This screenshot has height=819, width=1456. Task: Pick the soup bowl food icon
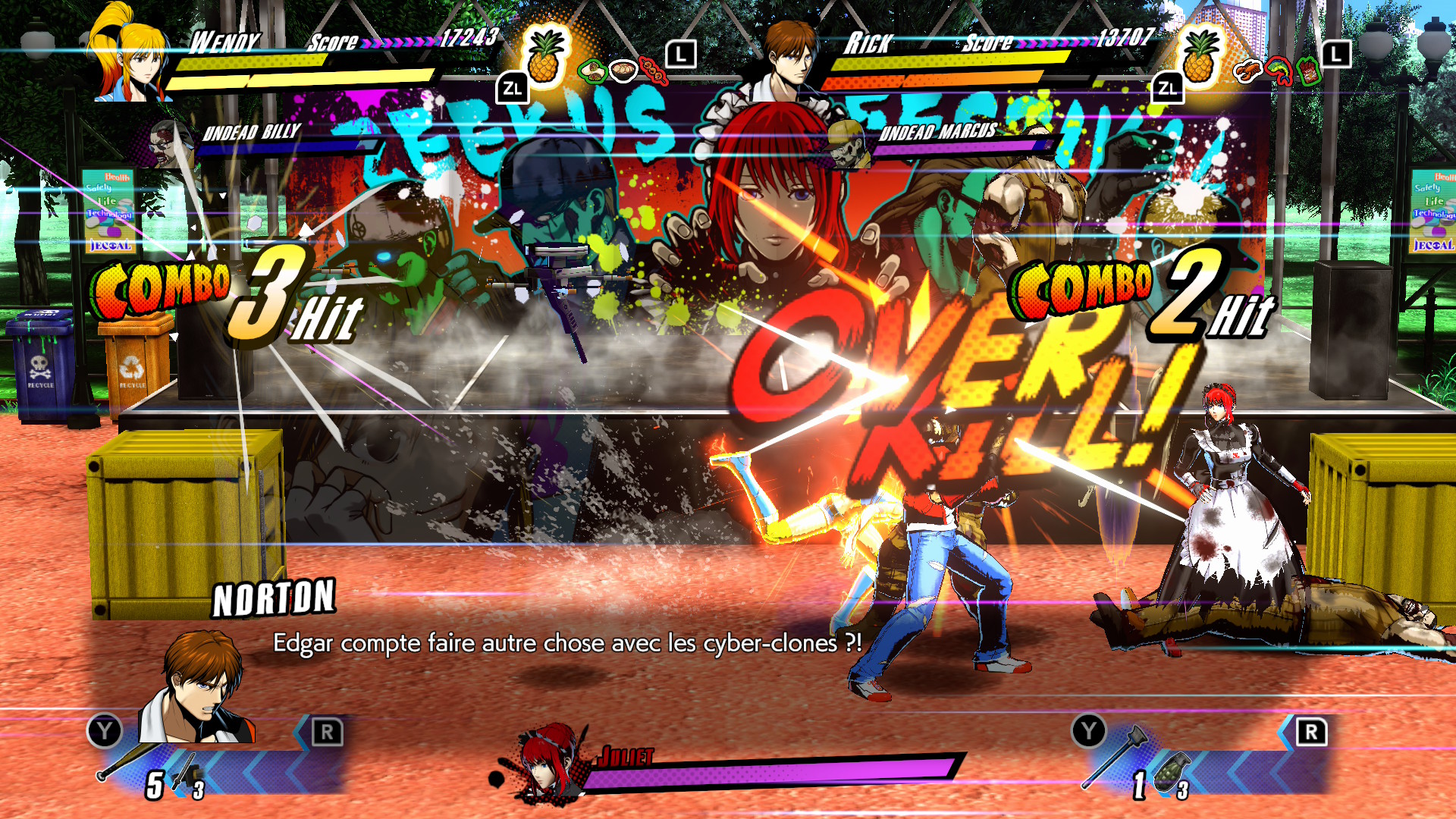[x=623, y=71]
